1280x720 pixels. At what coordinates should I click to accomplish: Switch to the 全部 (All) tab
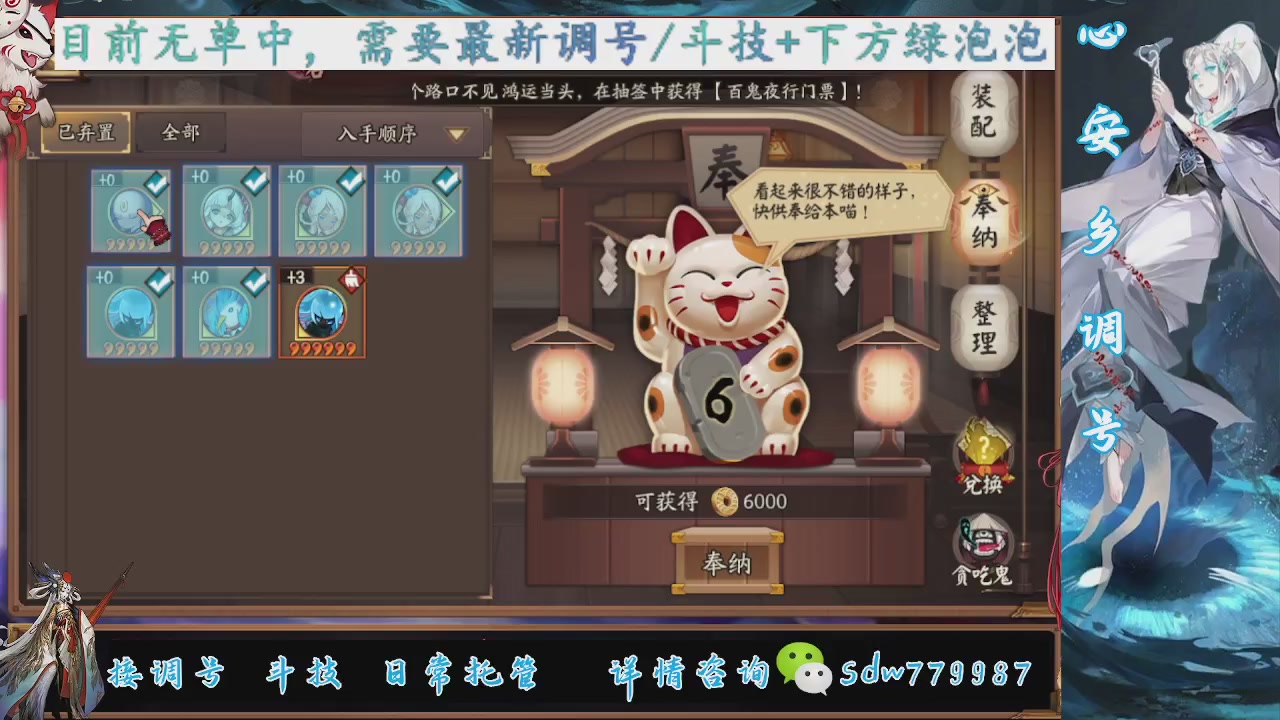click(180, 131)
